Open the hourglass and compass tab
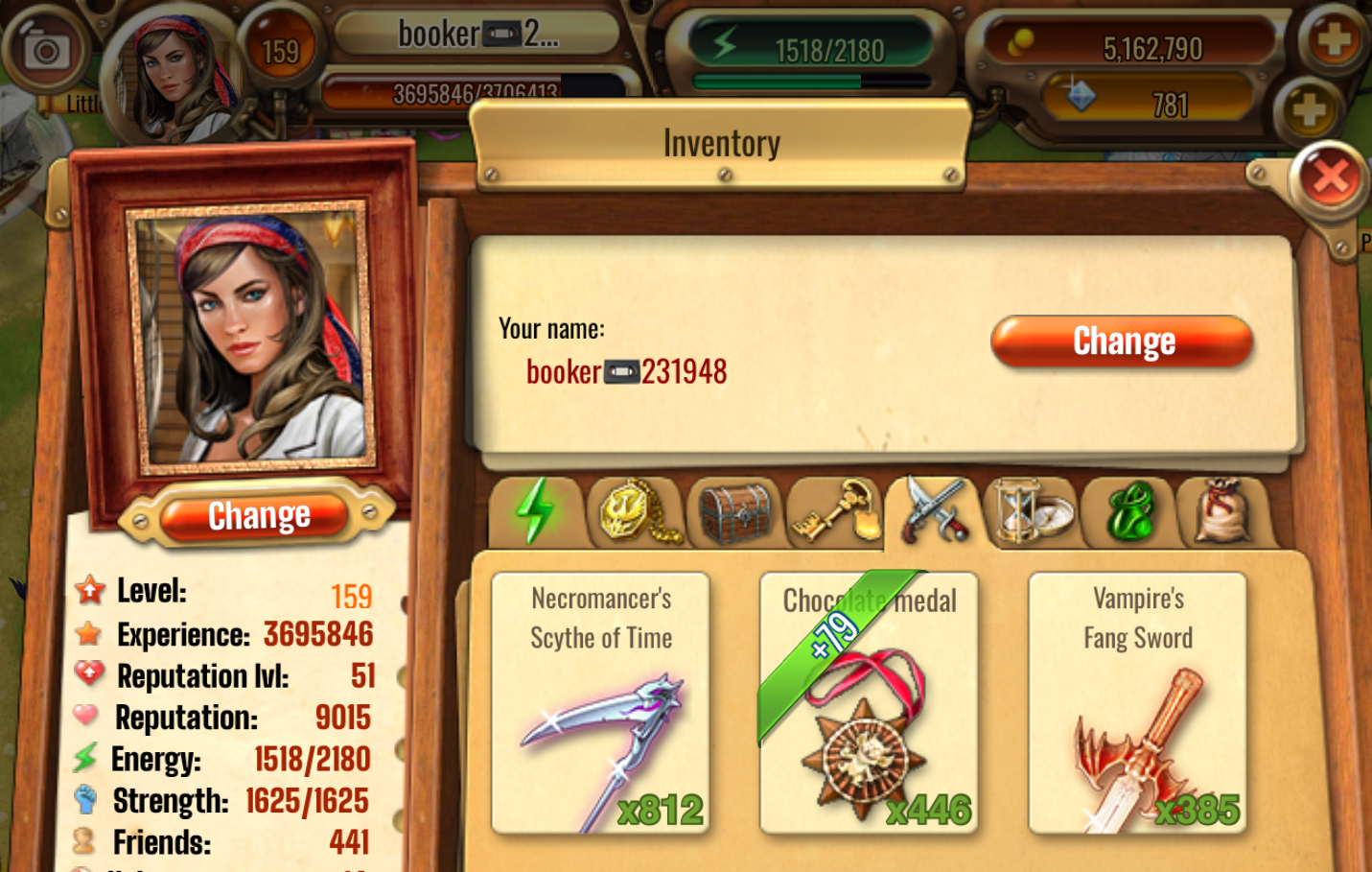This screenshot has height=872, width=1372. click(1030, 511)
